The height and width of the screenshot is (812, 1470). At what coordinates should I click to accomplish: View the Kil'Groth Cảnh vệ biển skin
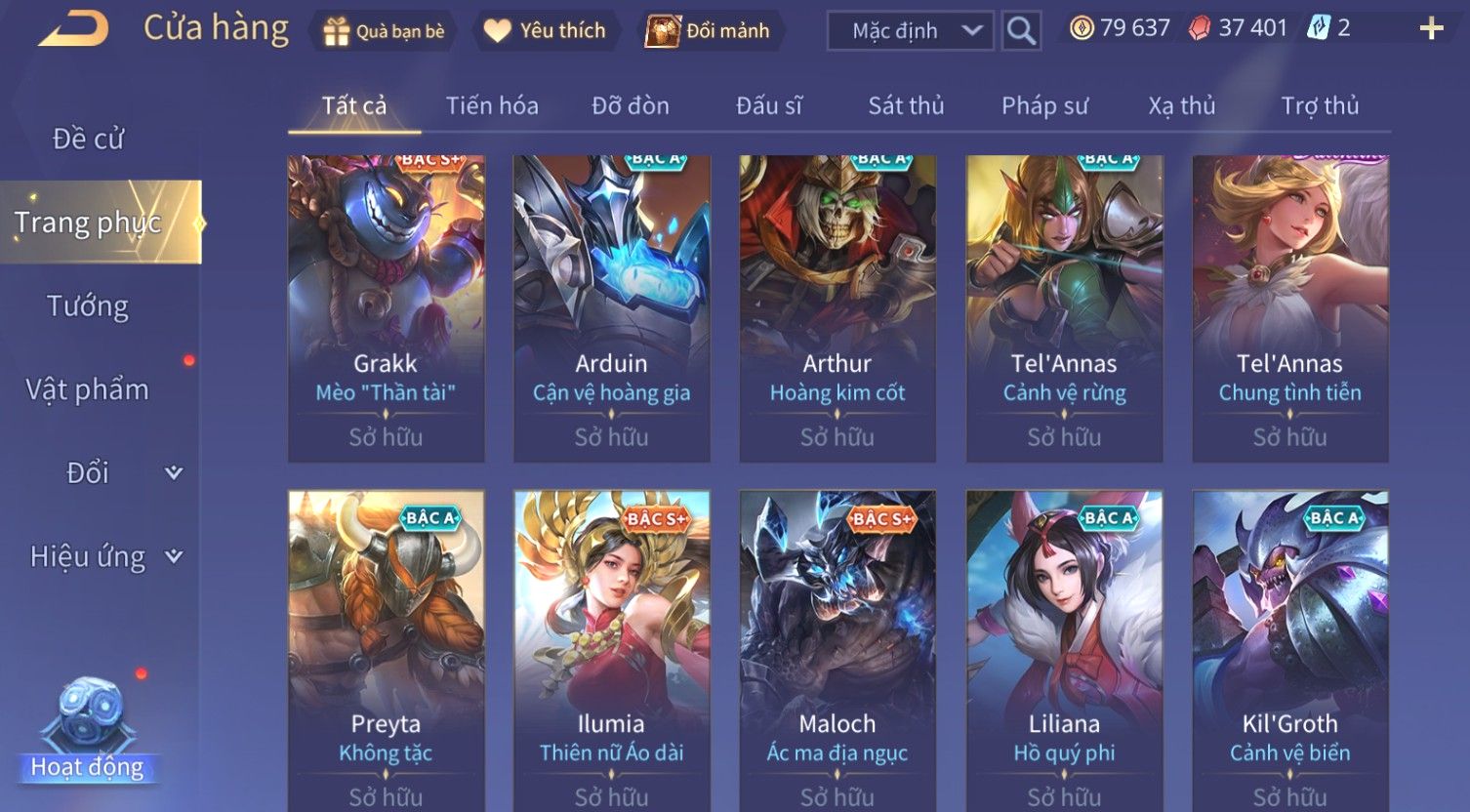[1289, 649]
